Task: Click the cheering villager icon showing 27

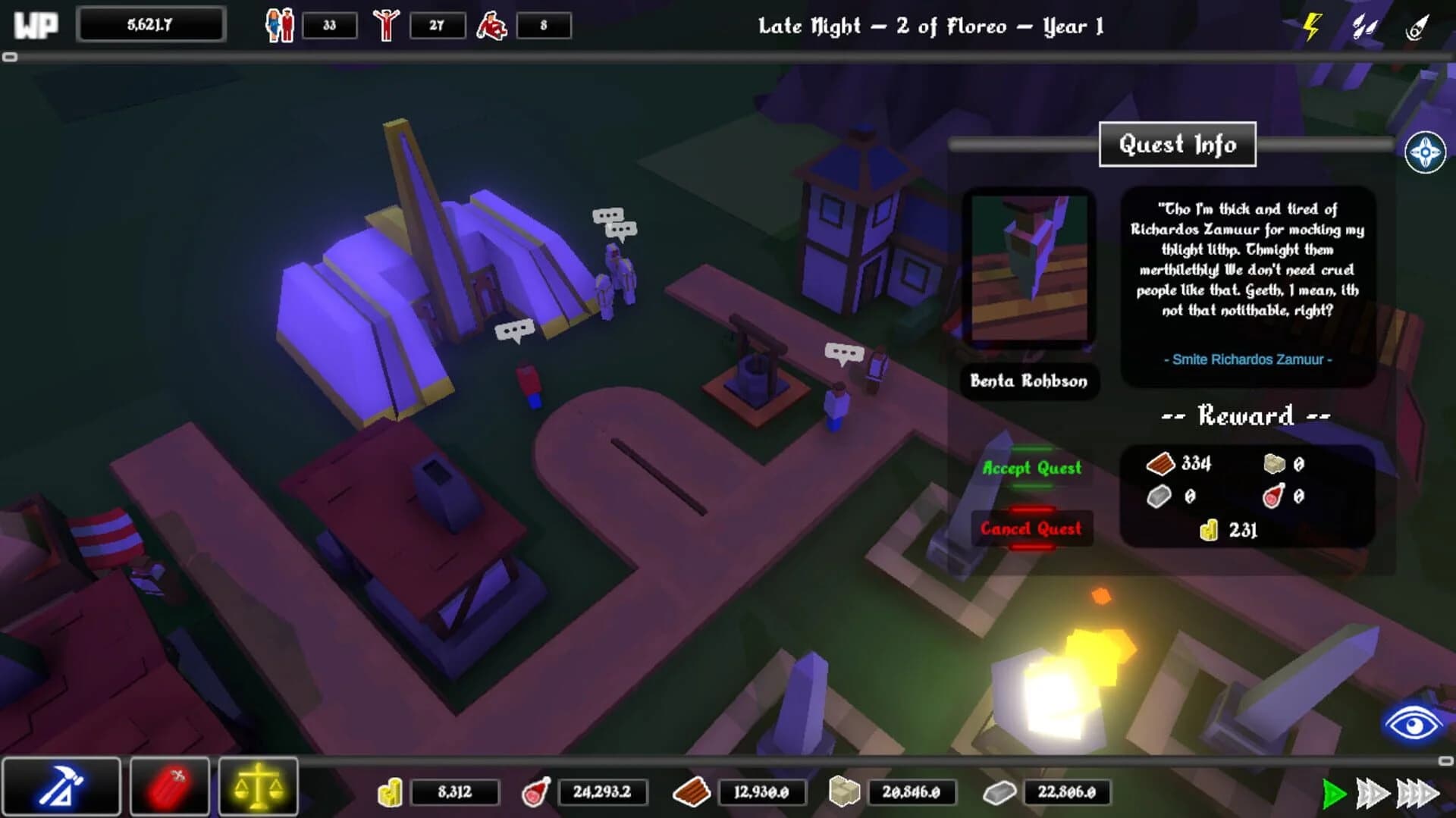Action: tap(387, 24)
